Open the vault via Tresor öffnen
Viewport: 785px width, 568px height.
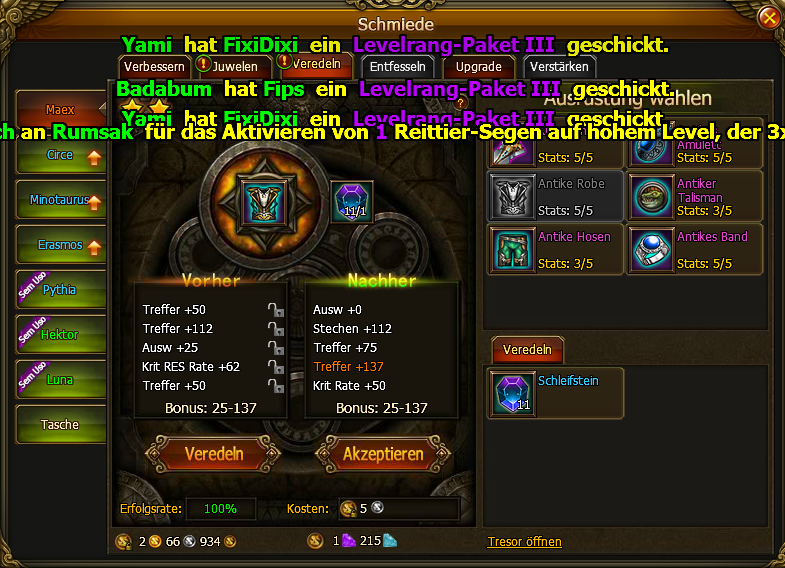click(x=524, y=542)
